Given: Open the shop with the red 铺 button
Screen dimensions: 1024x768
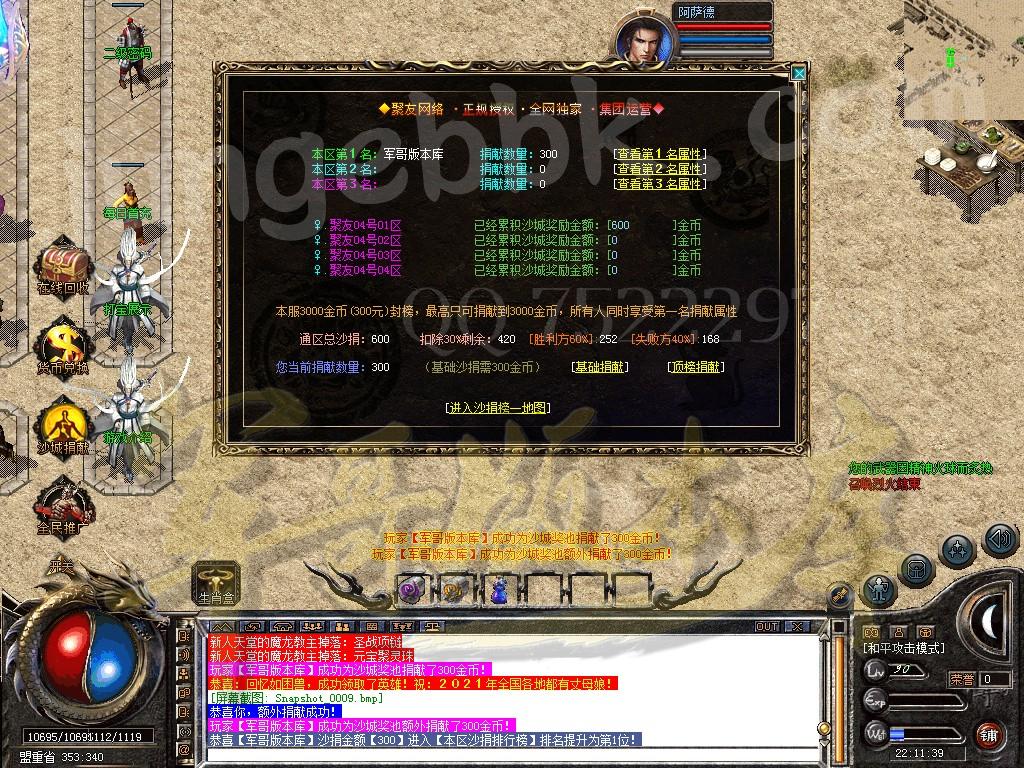Looking at the screenshot, I should point(989,735).
